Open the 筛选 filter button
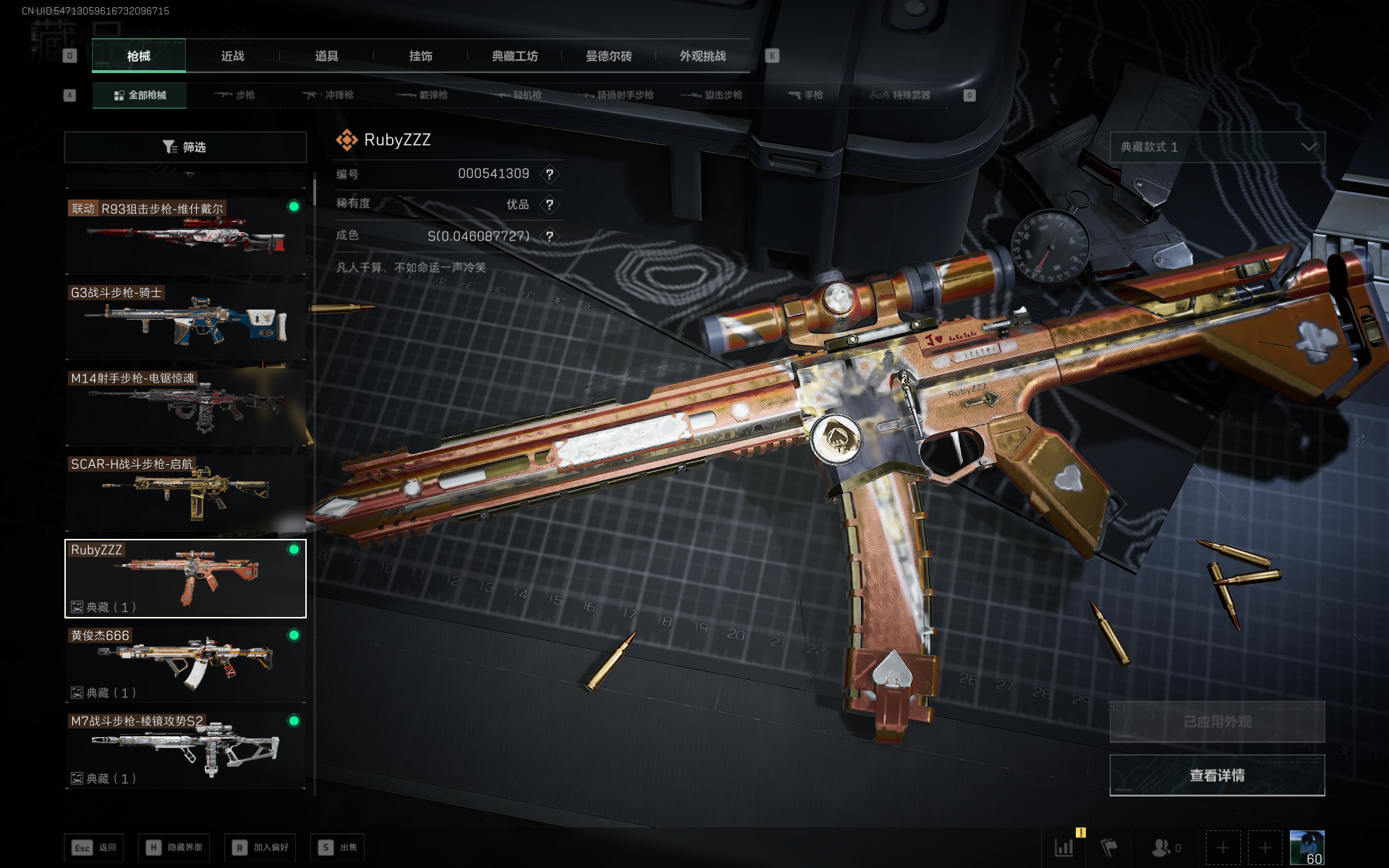Viewport: 1389px width, 868px height. click(x=185, y=147)
